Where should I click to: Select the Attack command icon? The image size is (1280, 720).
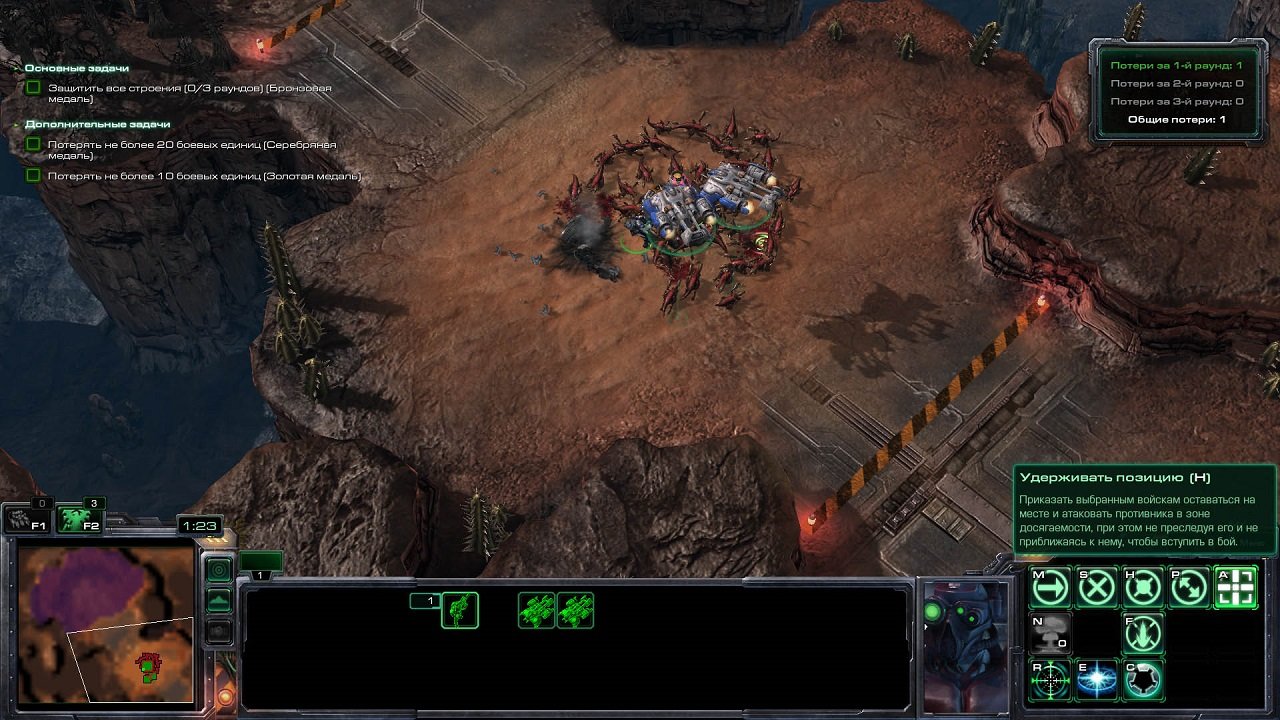tap(1236, 588)
